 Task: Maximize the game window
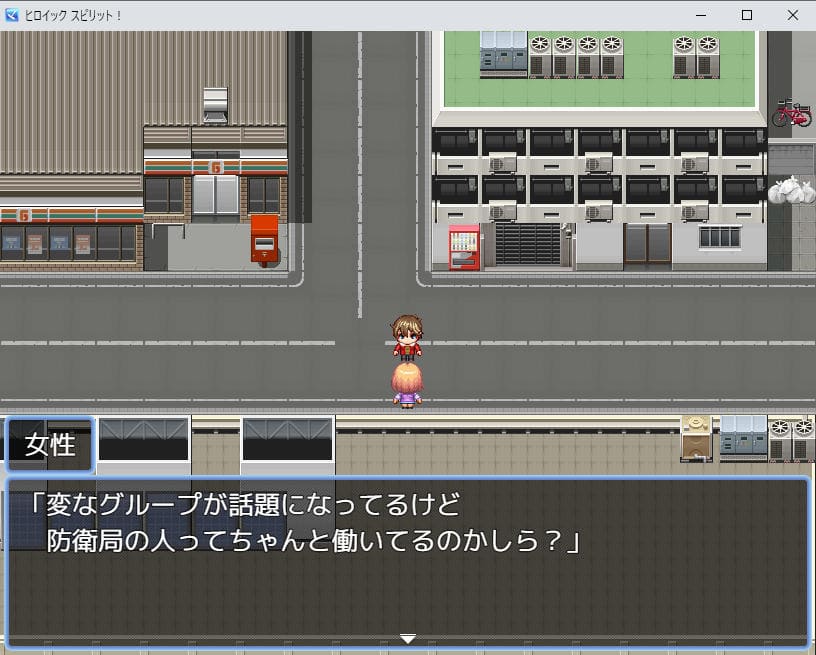(746, 15)
